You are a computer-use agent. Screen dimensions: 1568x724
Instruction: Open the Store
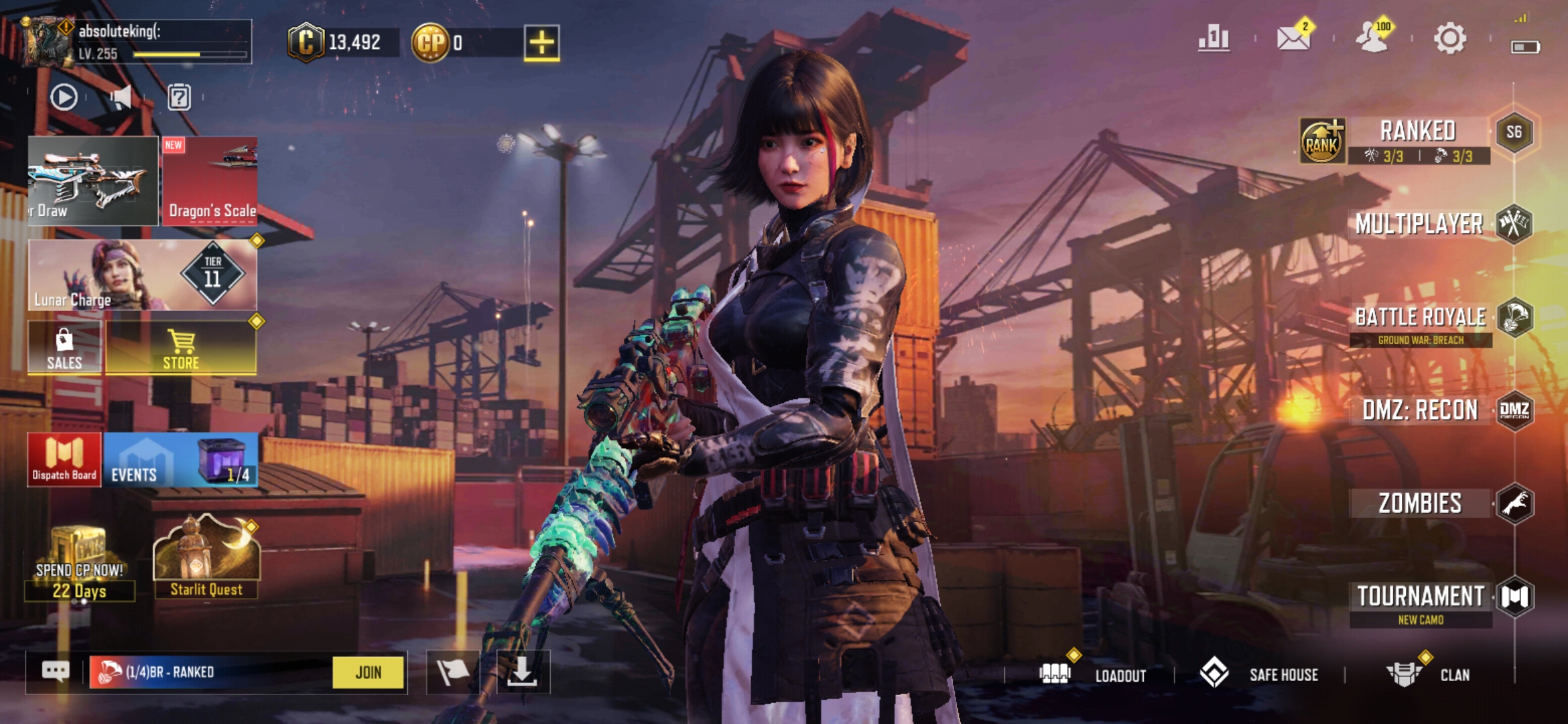tap(181, 347)
